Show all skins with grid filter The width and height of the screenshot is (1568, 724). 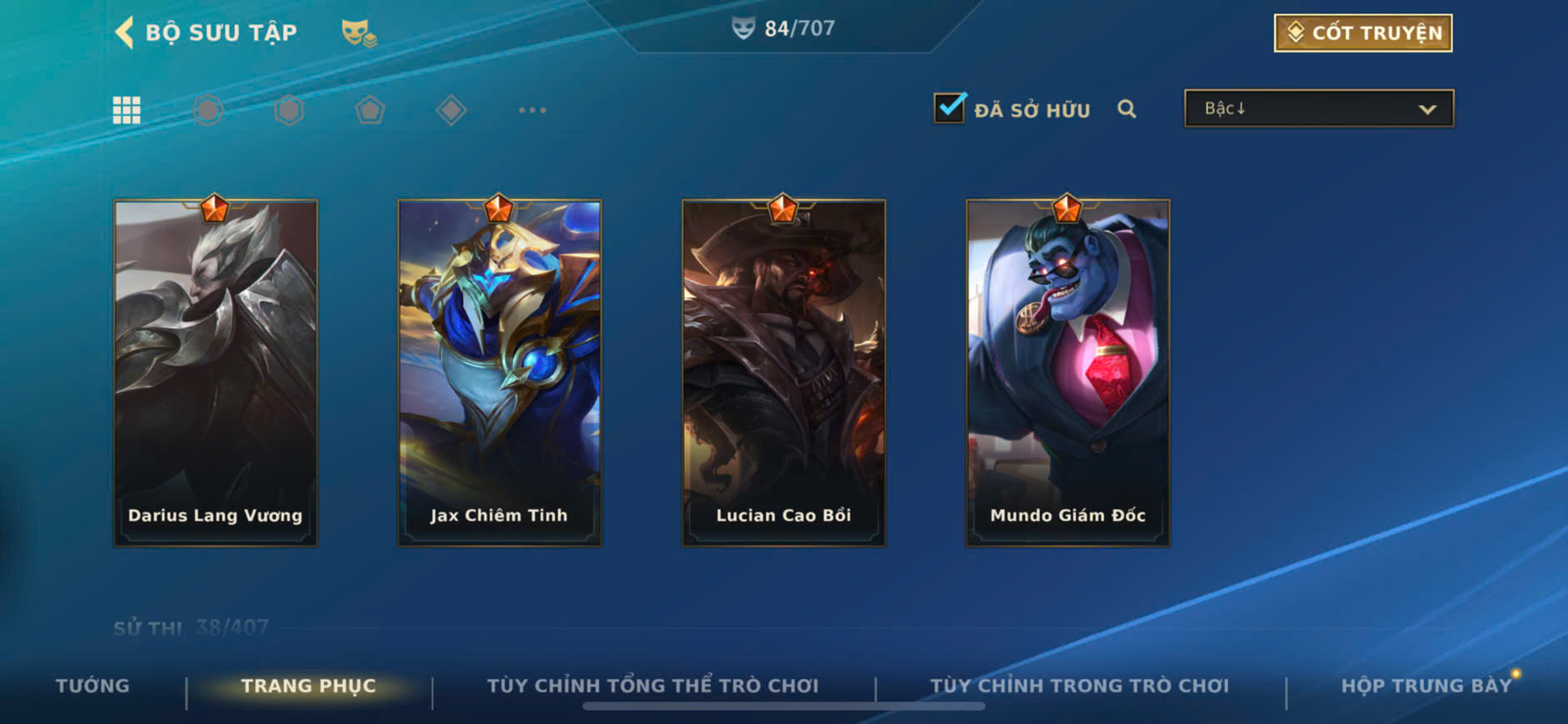click(x=127, y=110)
